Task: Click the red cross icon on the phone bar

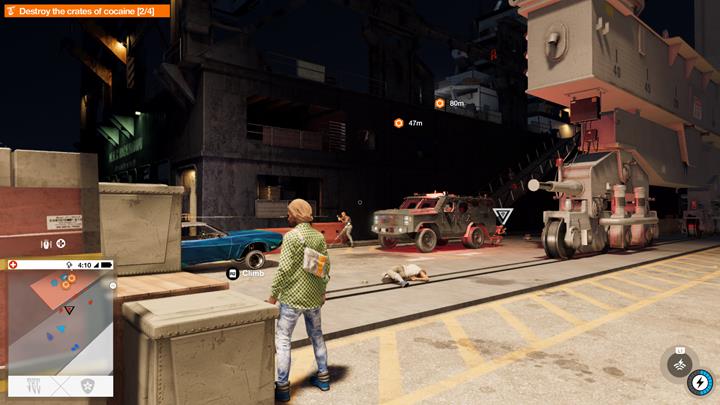Action: [13, 265]
